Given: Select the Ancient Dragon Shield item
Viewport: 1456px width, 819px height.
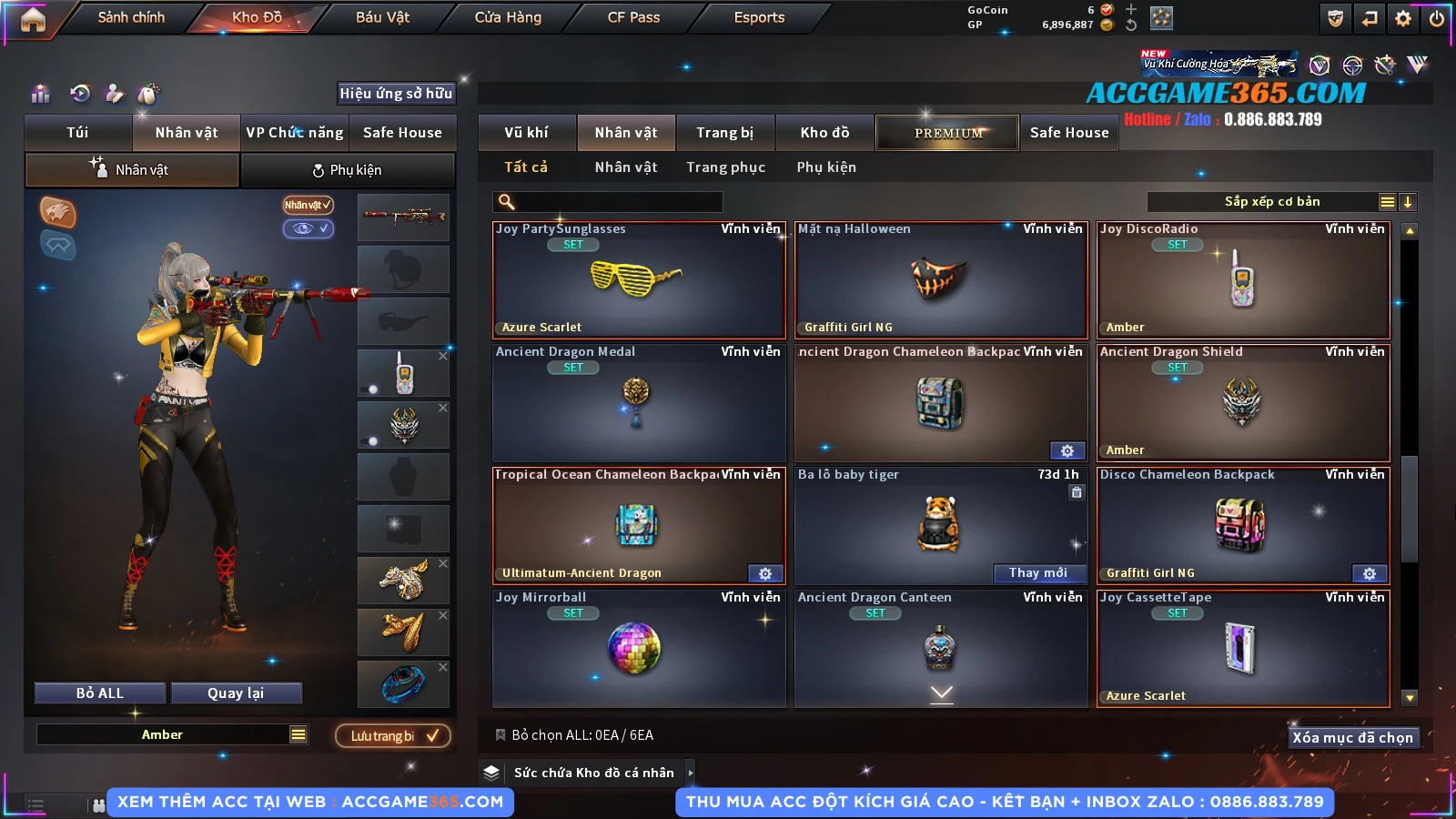Looking at the screenshot, I should (1242, 402).
